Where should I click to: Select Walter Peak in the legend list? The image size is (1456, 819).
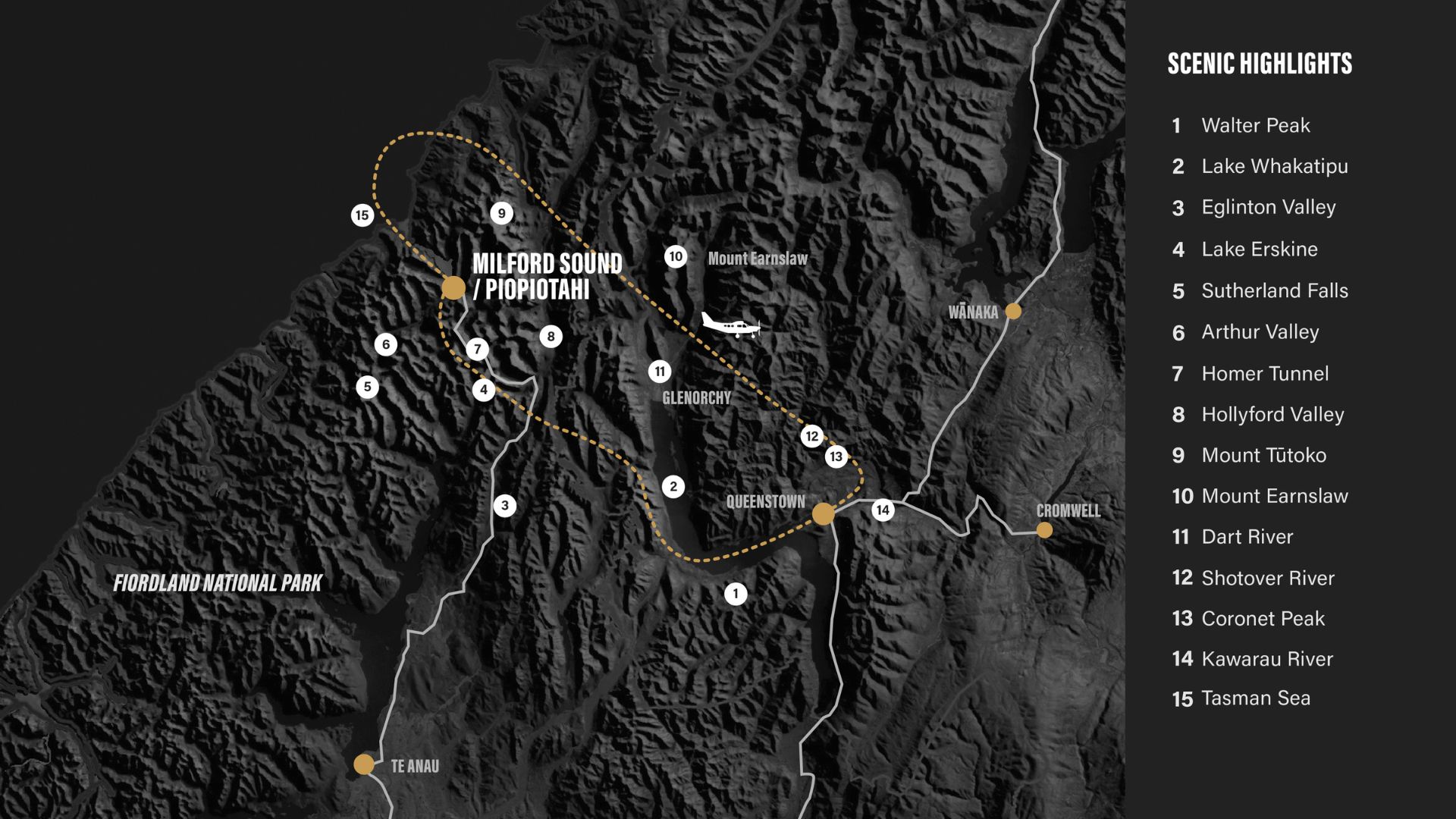[1255, 125]
